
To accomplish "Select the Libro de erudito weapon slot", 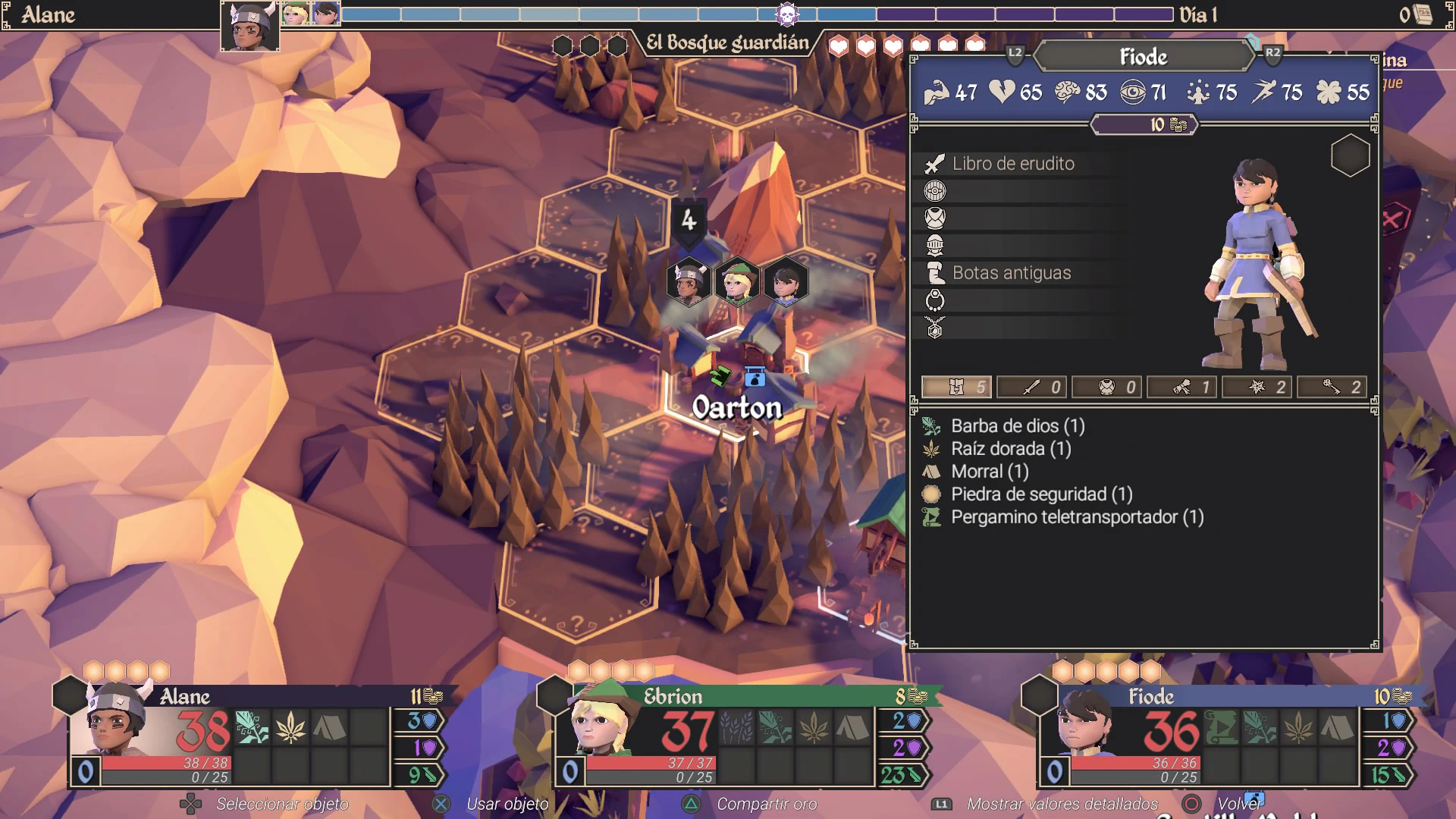I will pos(1012,164).
